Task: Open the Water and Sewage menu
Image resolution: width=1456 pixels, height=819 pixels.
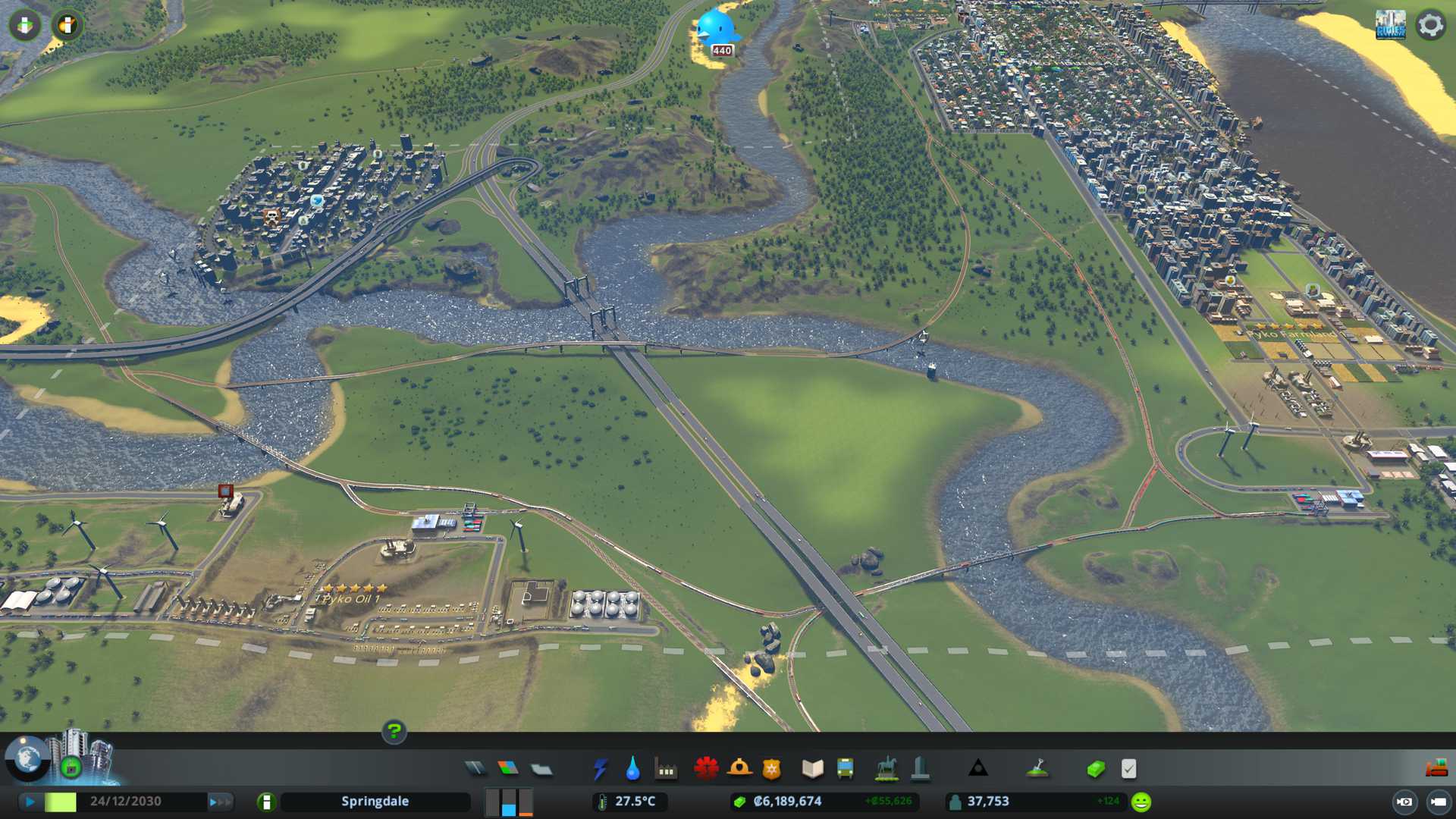Action: (632, 769)
